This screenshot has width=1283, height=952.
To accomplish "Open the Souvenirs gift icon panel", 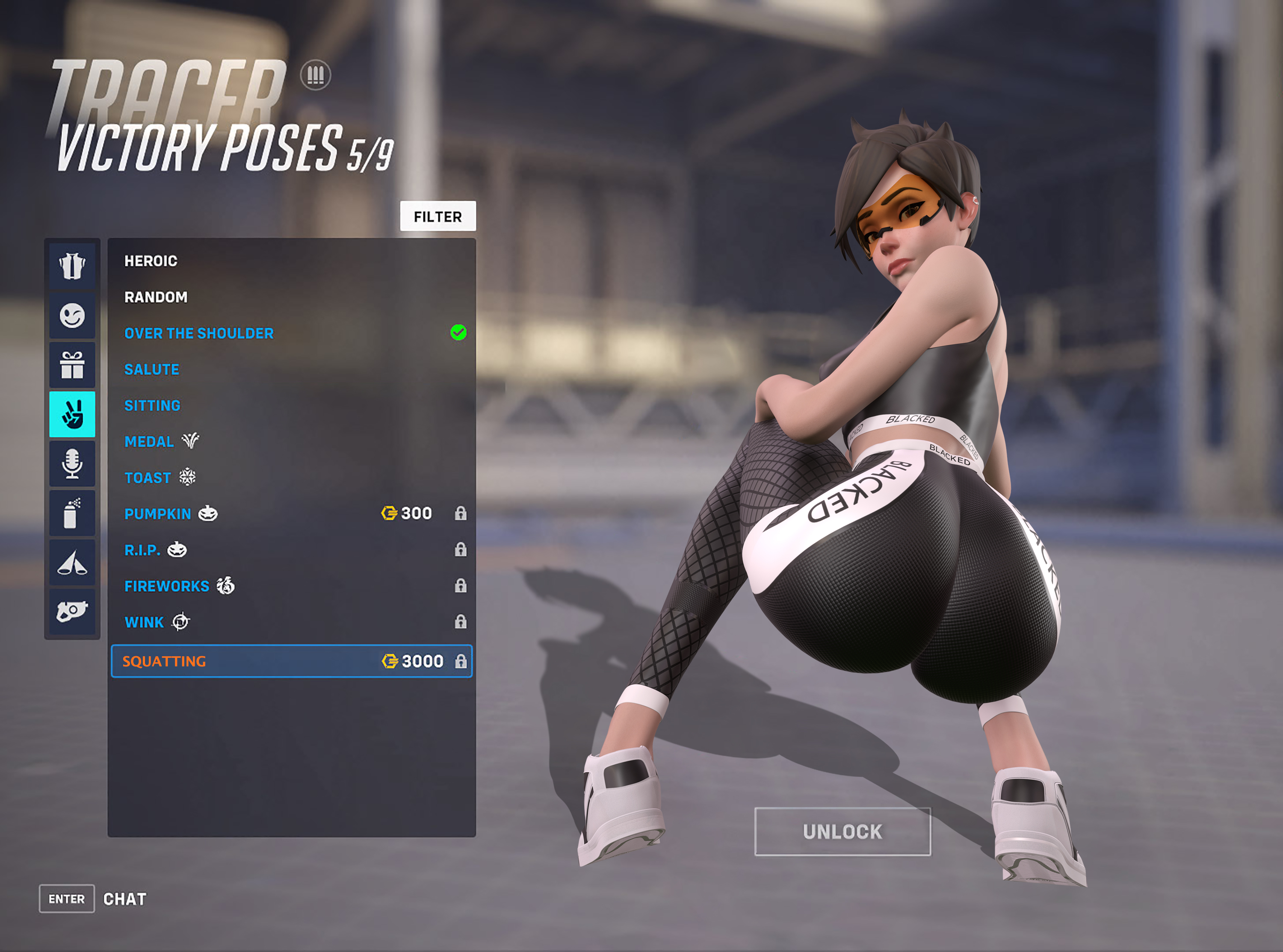I will [72, 365].
